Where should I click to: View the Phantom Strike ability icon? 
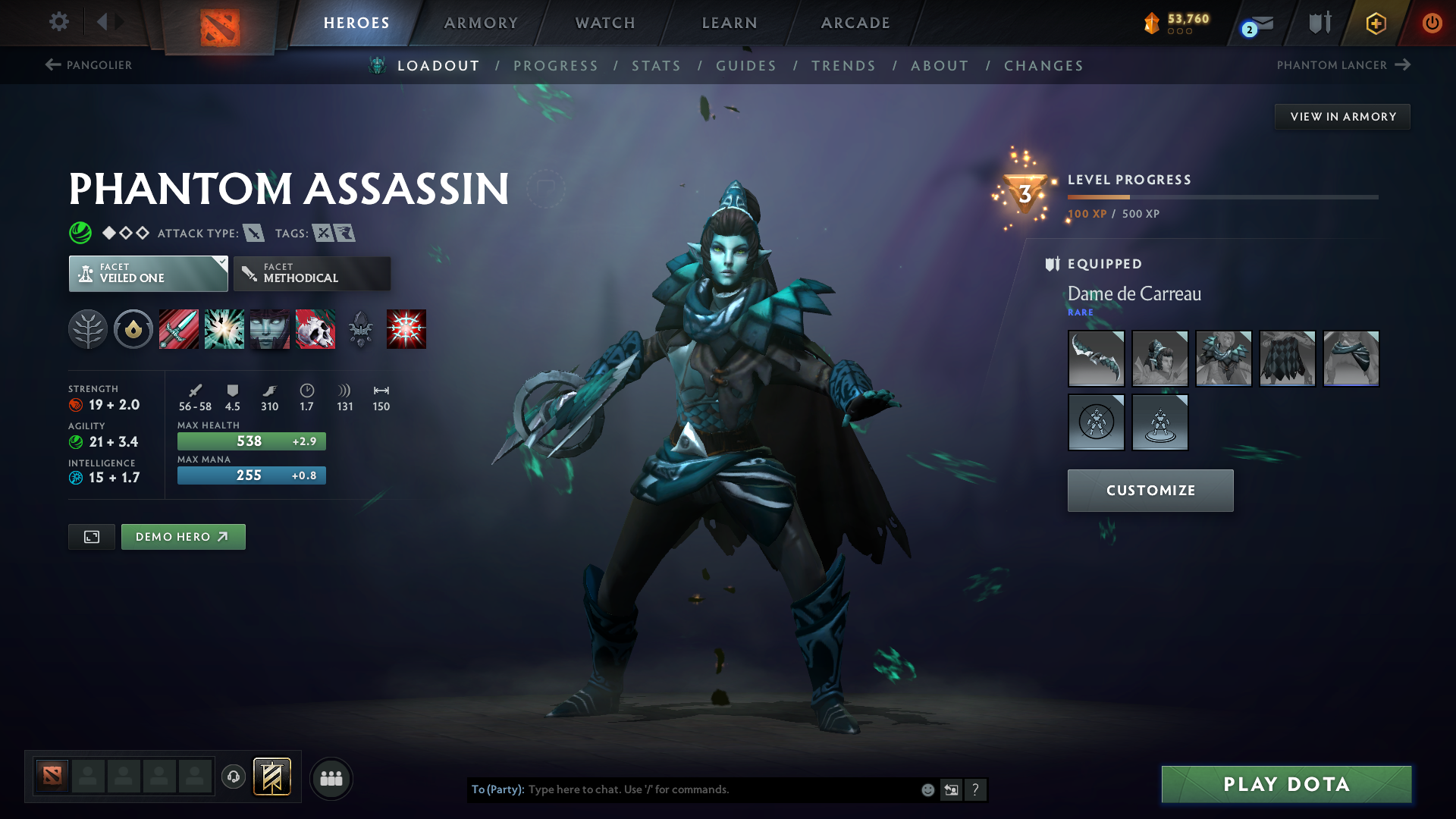224,329
